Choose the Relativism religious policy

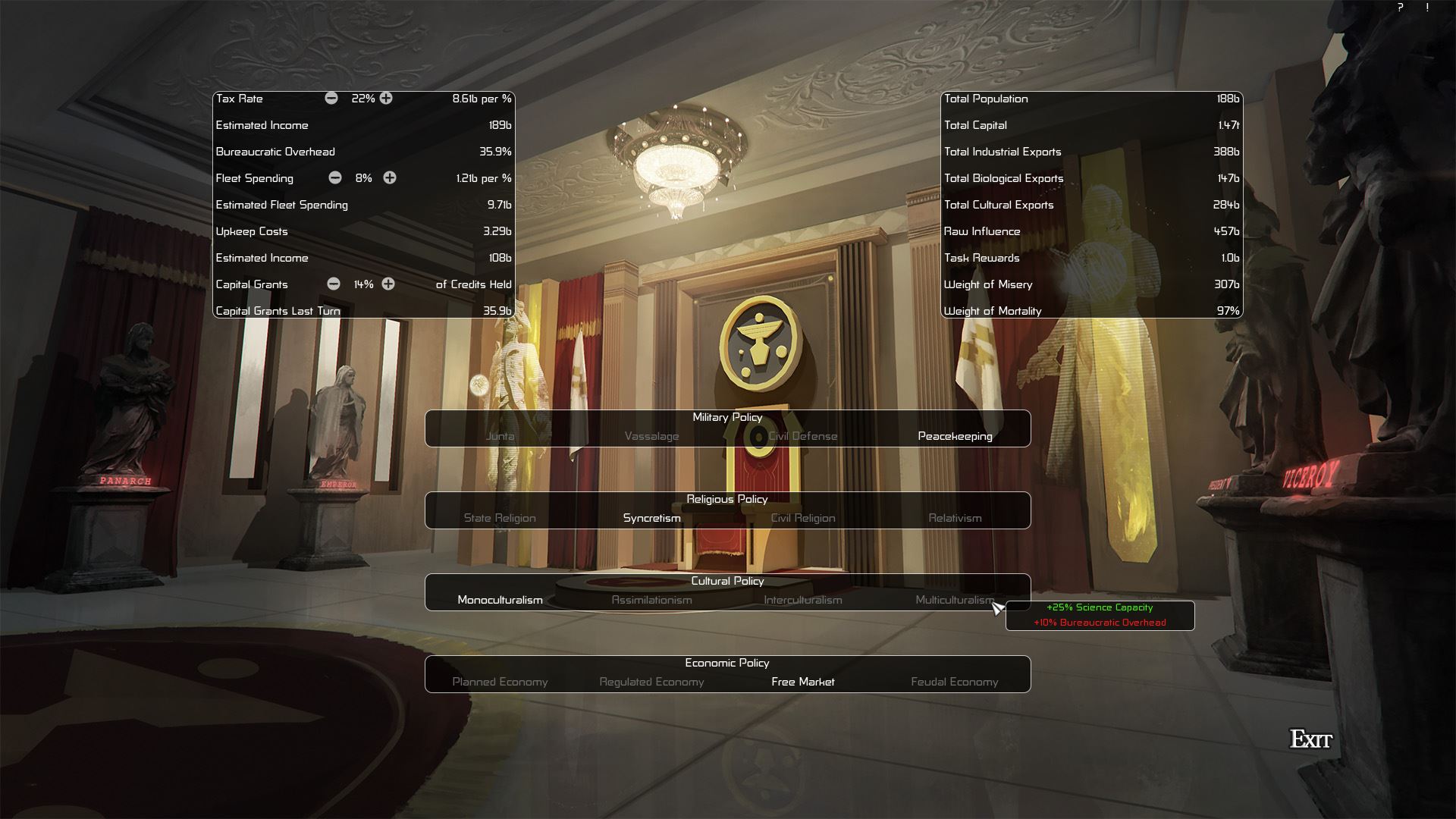pos(954,518)
